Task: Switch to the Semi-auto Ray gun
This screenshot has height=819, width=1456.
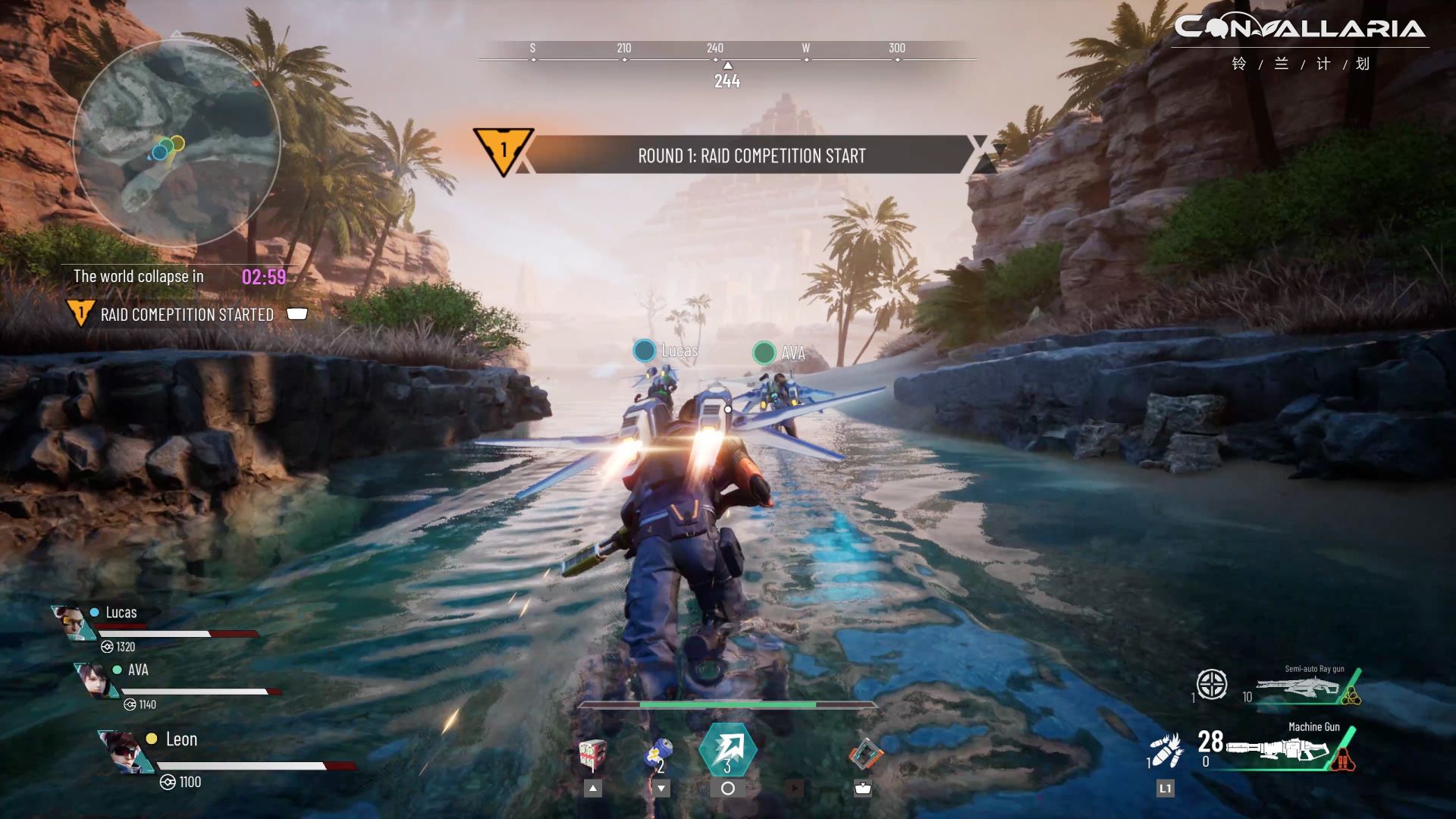Action: click(x=1303, y=689)
